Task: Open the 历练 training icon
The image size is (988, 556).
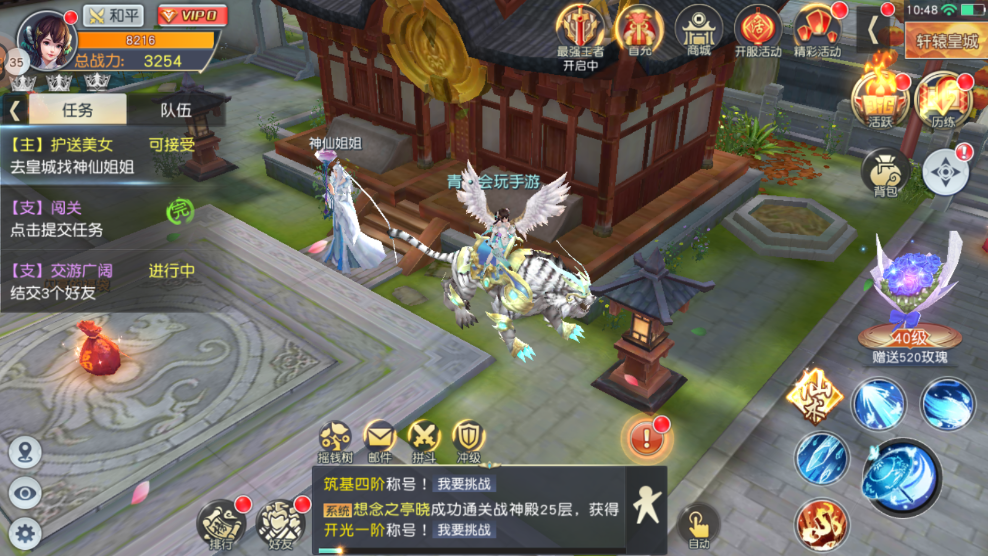Action: (942, 100)
